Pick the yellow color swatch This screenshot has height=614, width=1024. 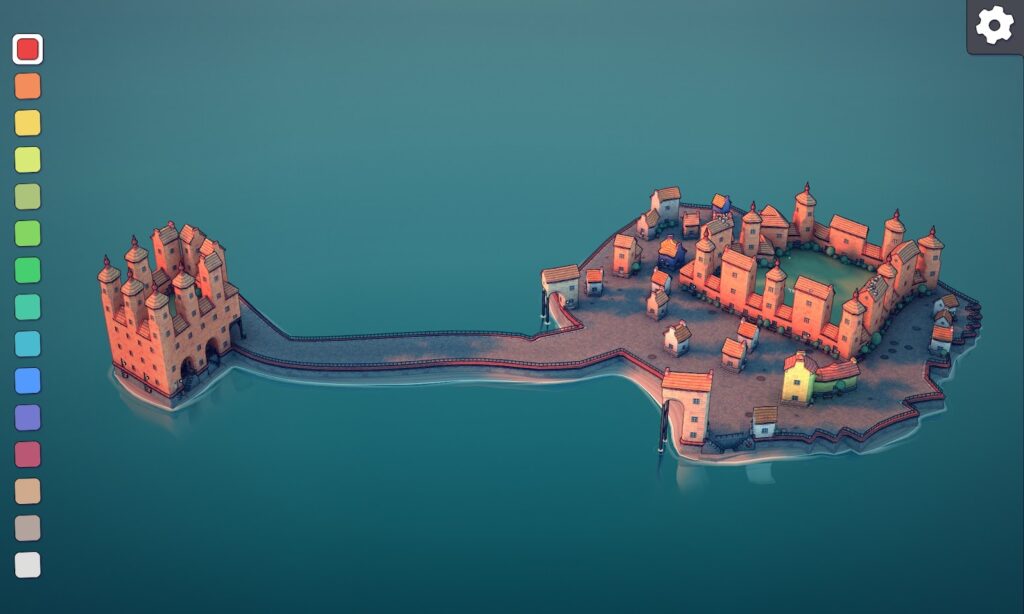coord(28,123)
